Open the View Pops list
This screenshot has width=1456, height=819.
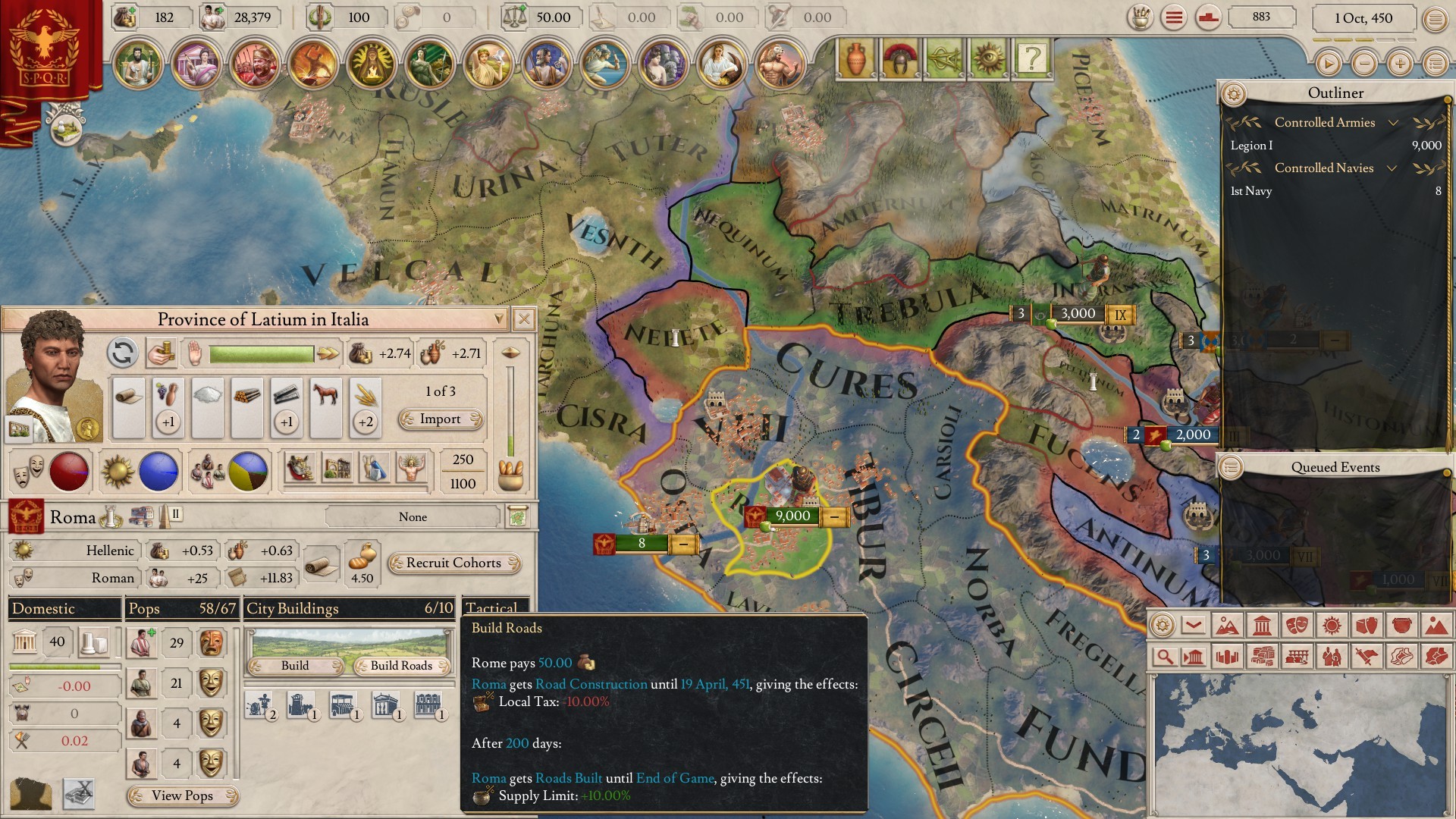coord(182,795)
